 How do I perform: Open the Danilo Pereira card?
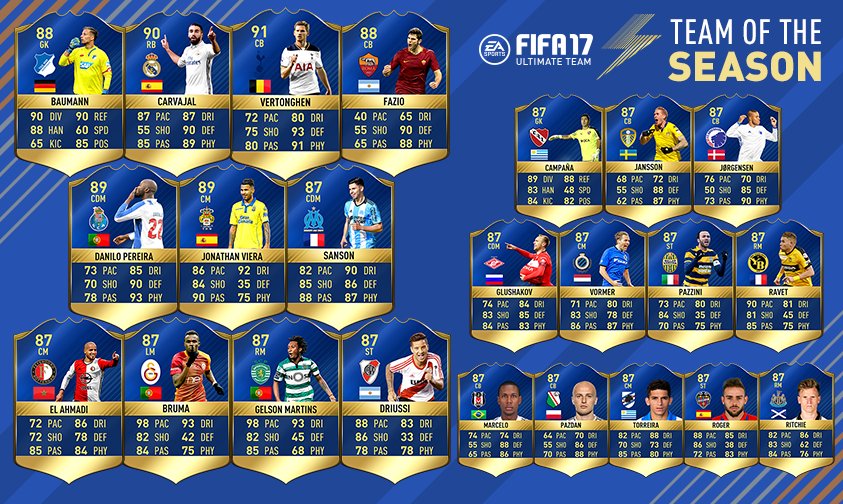pos(123,245)
